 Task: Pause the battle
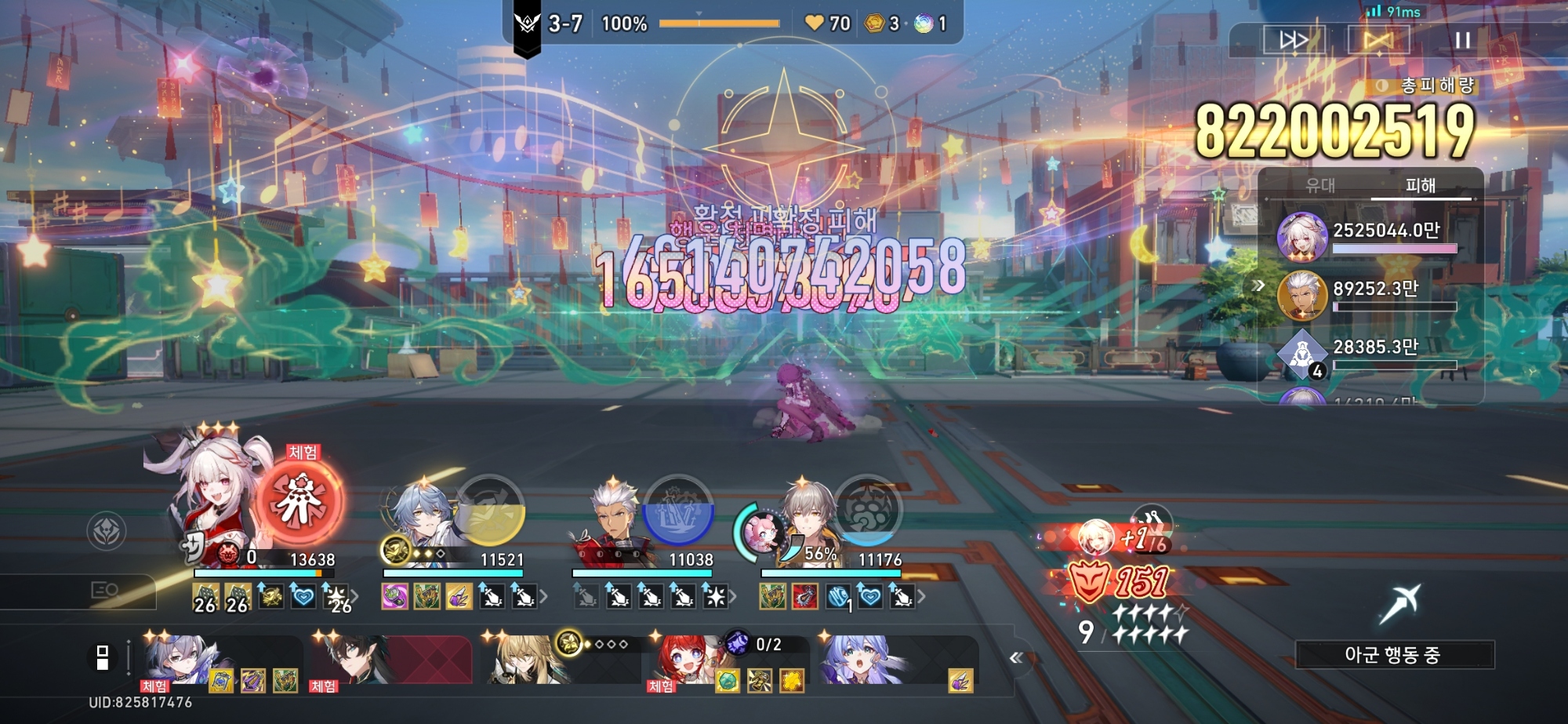point(1462,40)
